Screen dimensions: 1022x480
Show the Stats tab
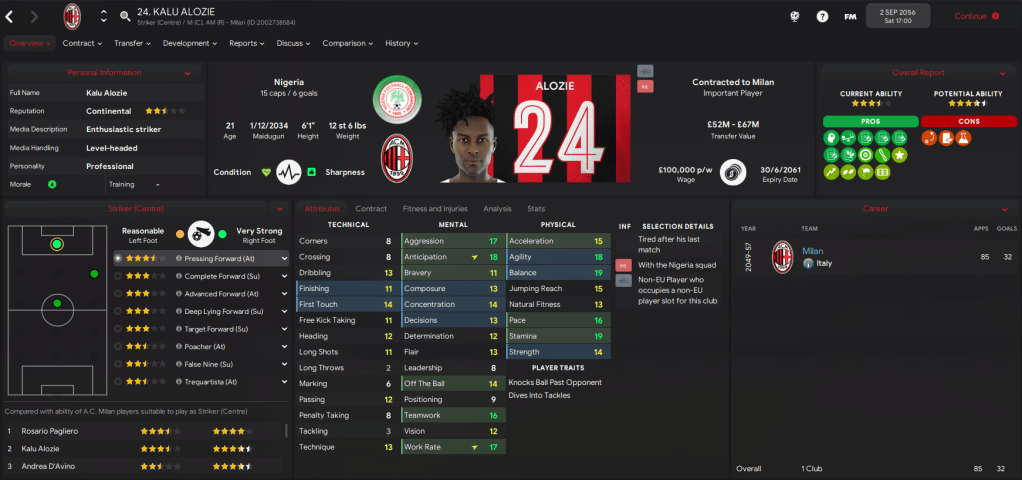536,209
